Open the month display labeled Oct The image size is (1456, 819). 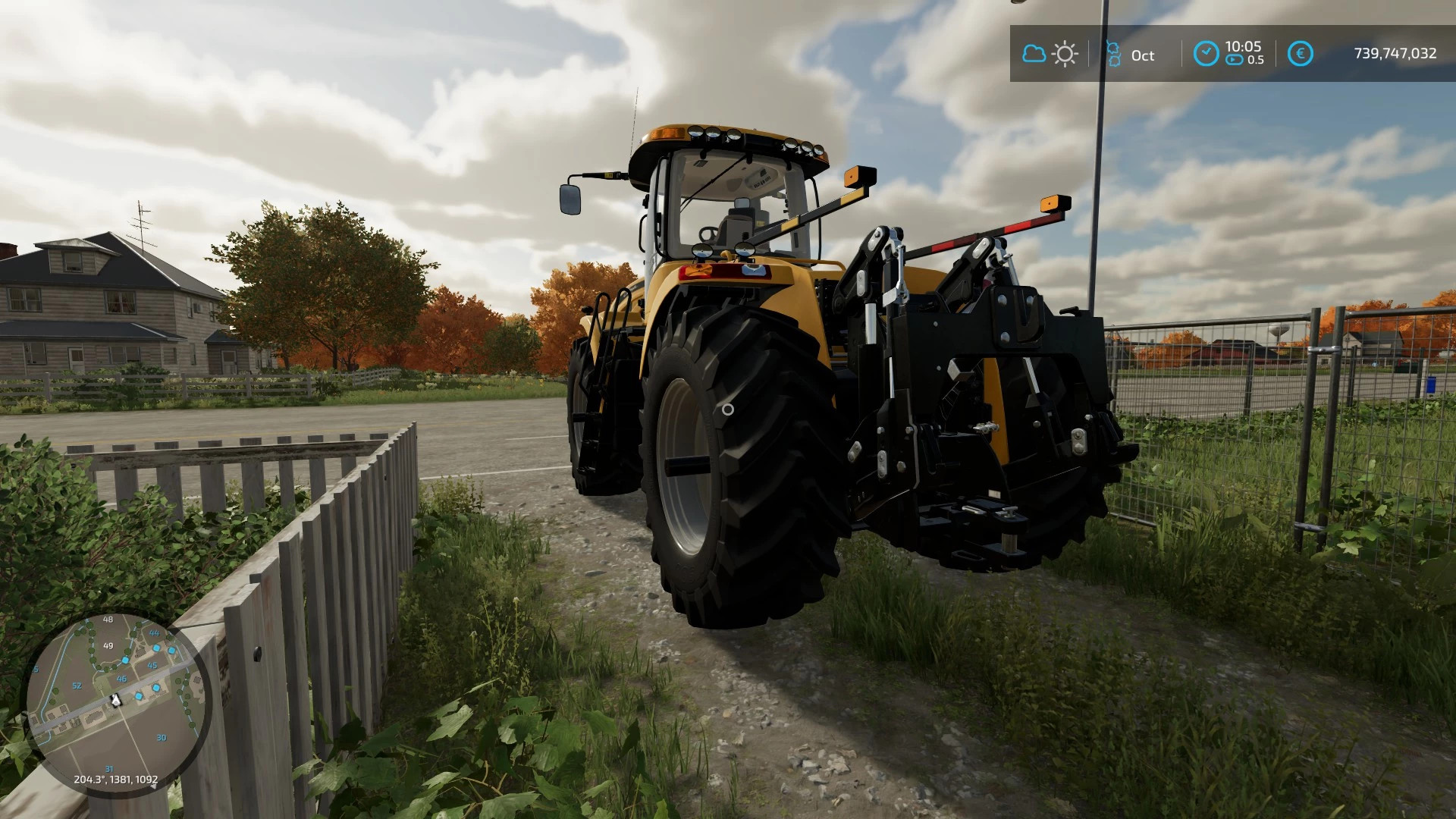[1143, 54]
